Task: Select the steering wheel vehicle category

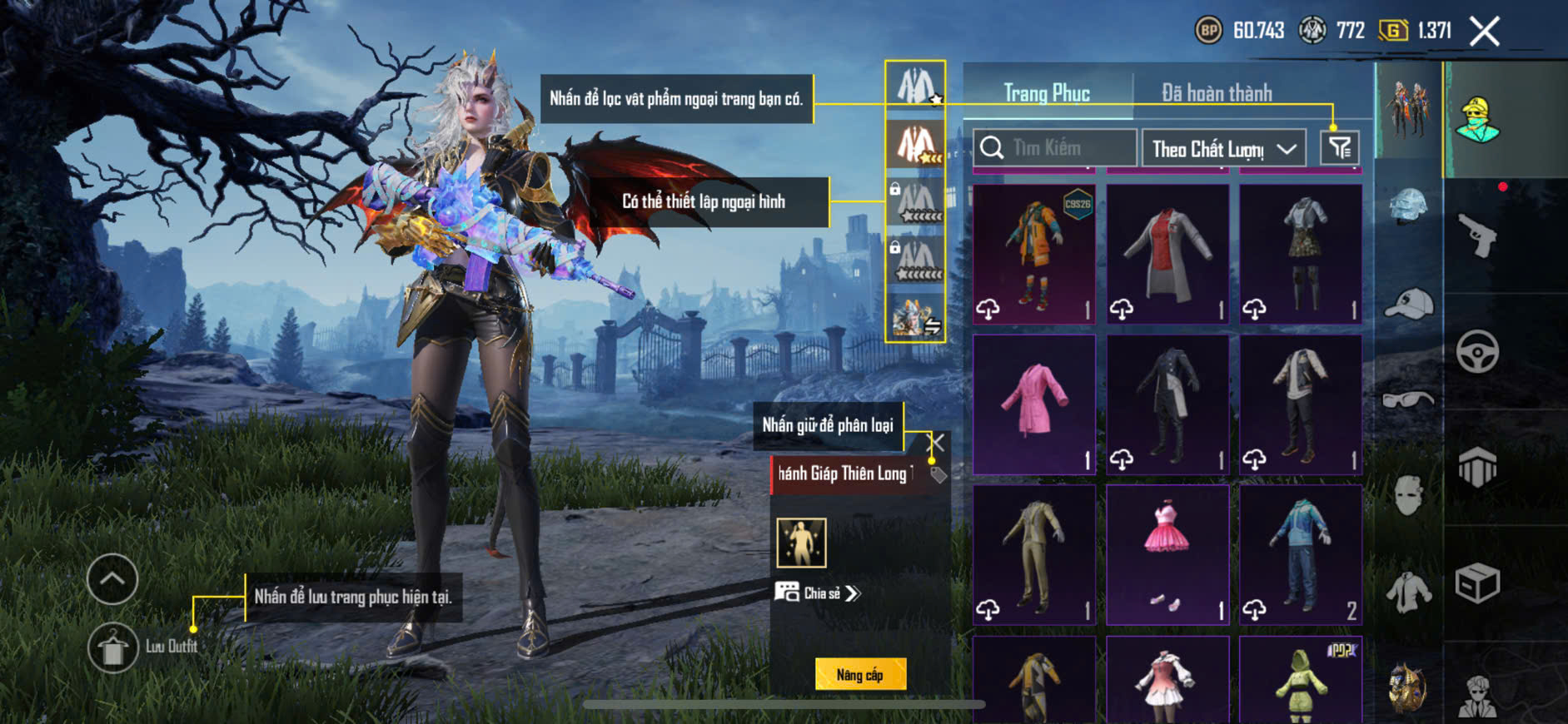Action: [1477, 351]
